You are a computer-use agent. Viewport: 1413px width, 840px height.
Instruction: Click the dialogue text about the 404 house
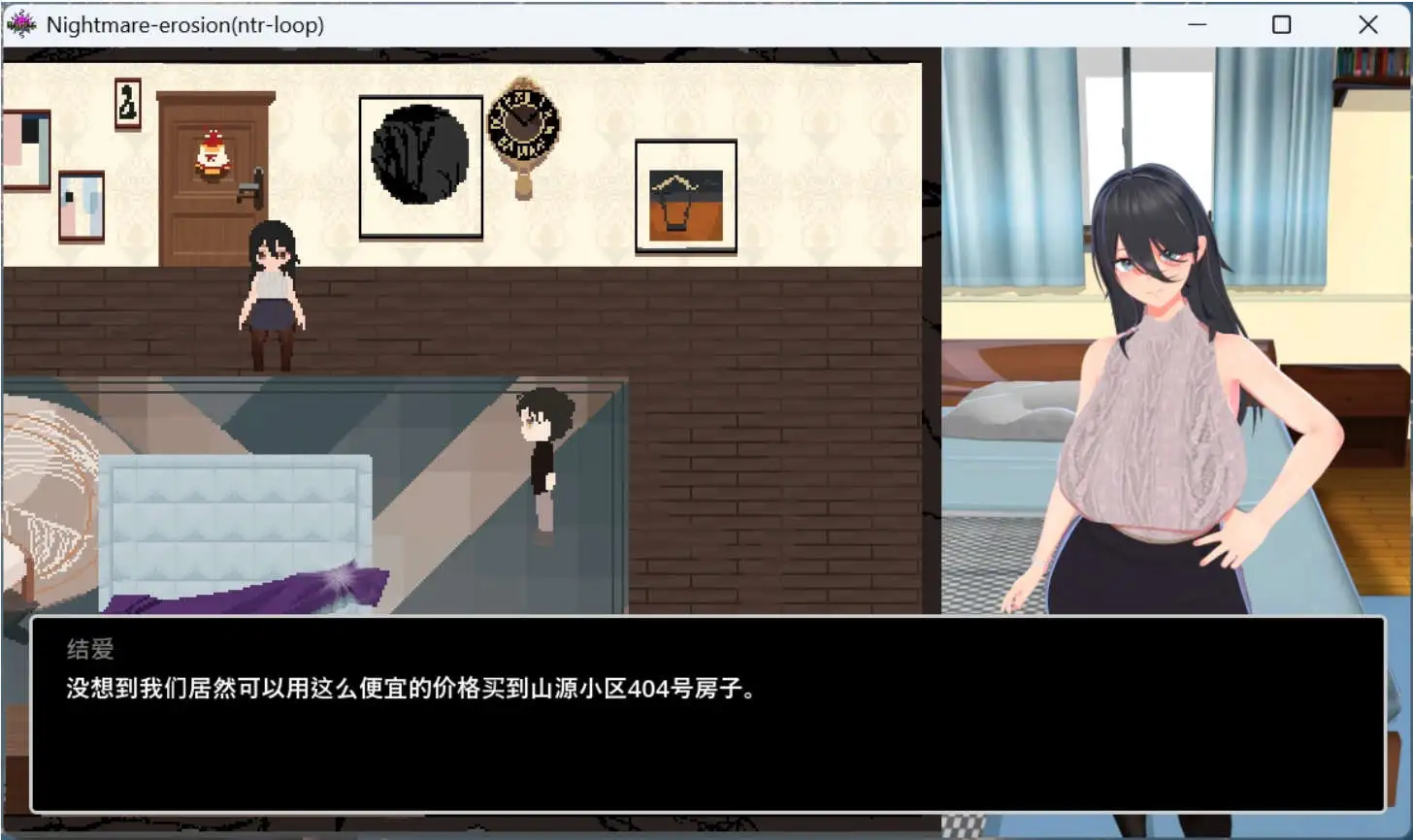[x=408, y=691]
